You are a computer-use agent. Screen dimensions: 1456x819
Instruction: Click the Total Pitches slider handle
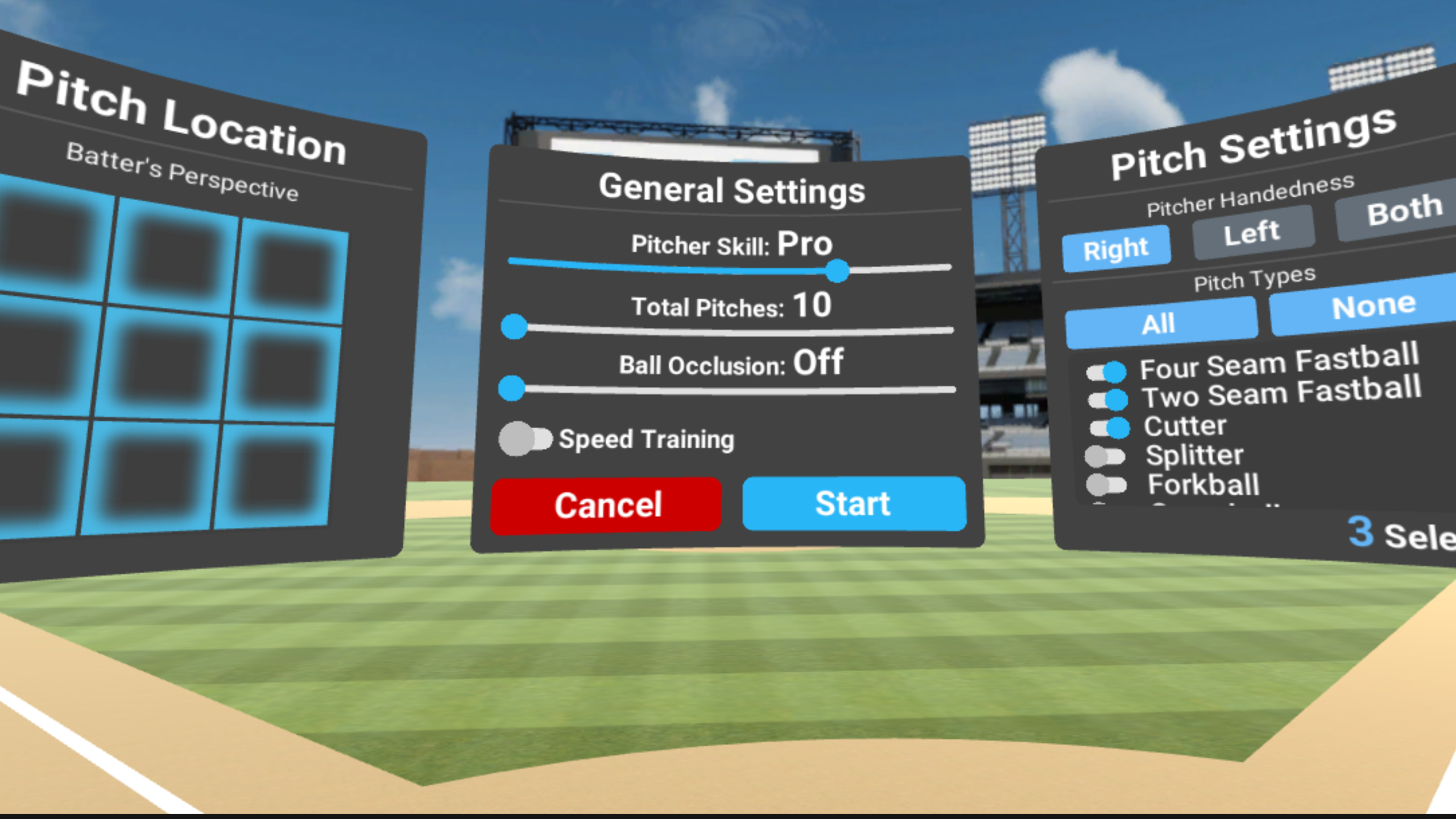[x=514, y=327]
